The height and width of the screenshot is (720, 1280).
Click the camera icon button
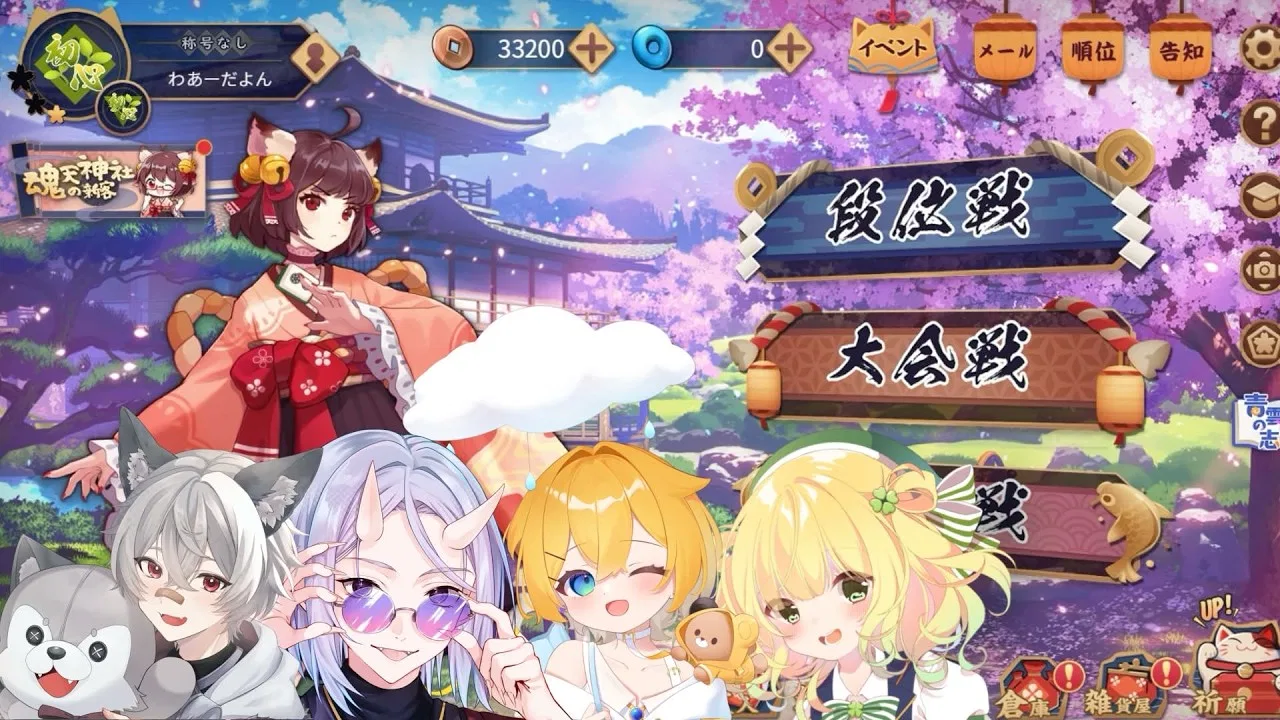tap(1262, 270)
